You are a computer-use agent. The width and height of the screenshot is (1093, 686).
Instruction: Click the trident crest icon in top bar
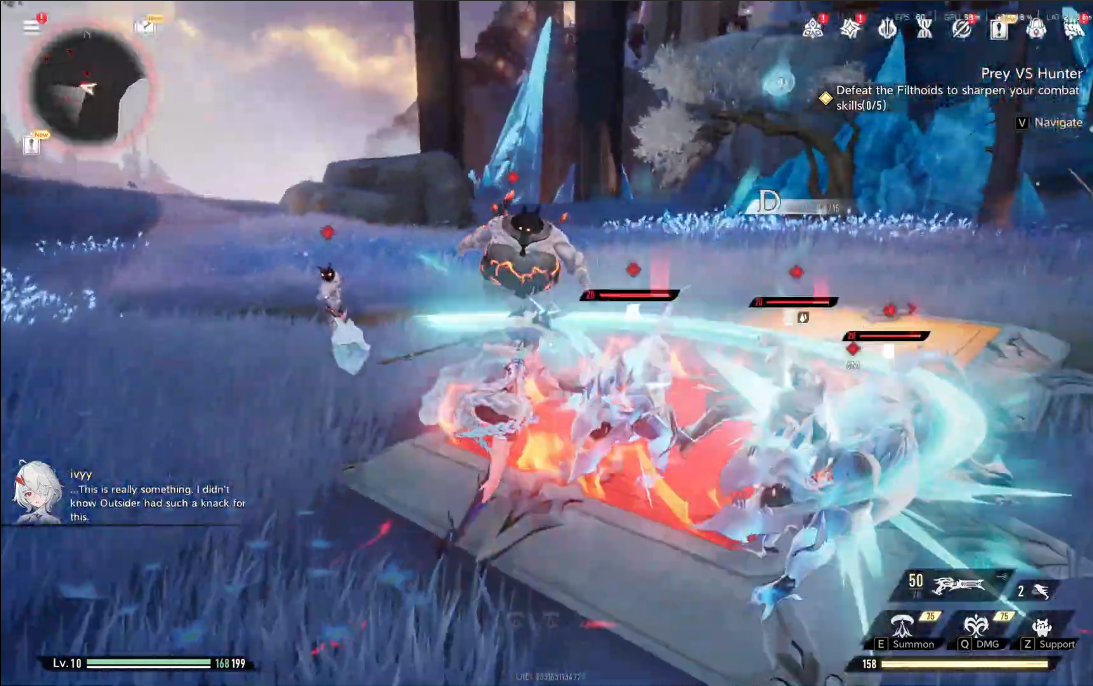887,29
